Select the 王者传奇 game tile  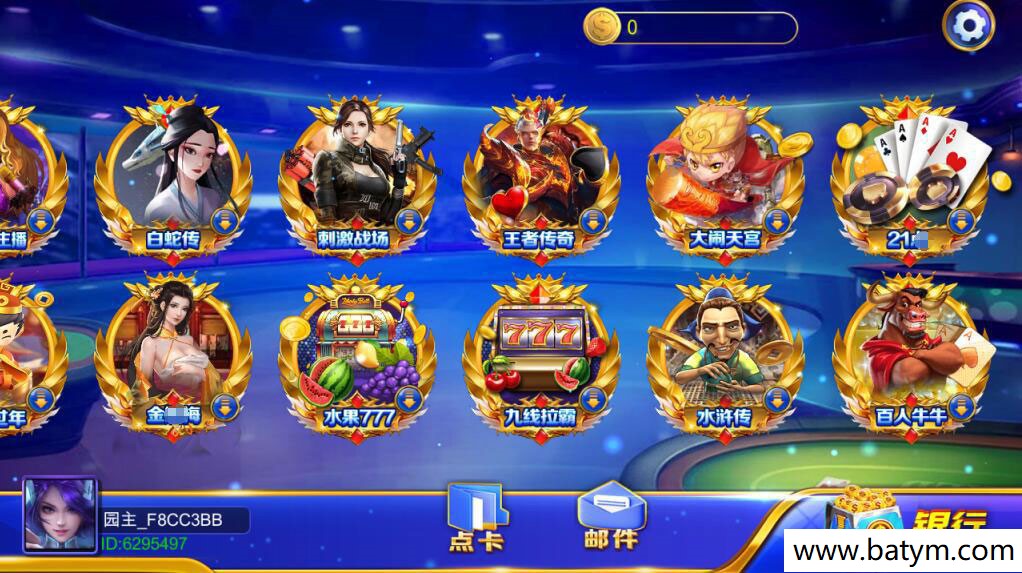[540, 177]
